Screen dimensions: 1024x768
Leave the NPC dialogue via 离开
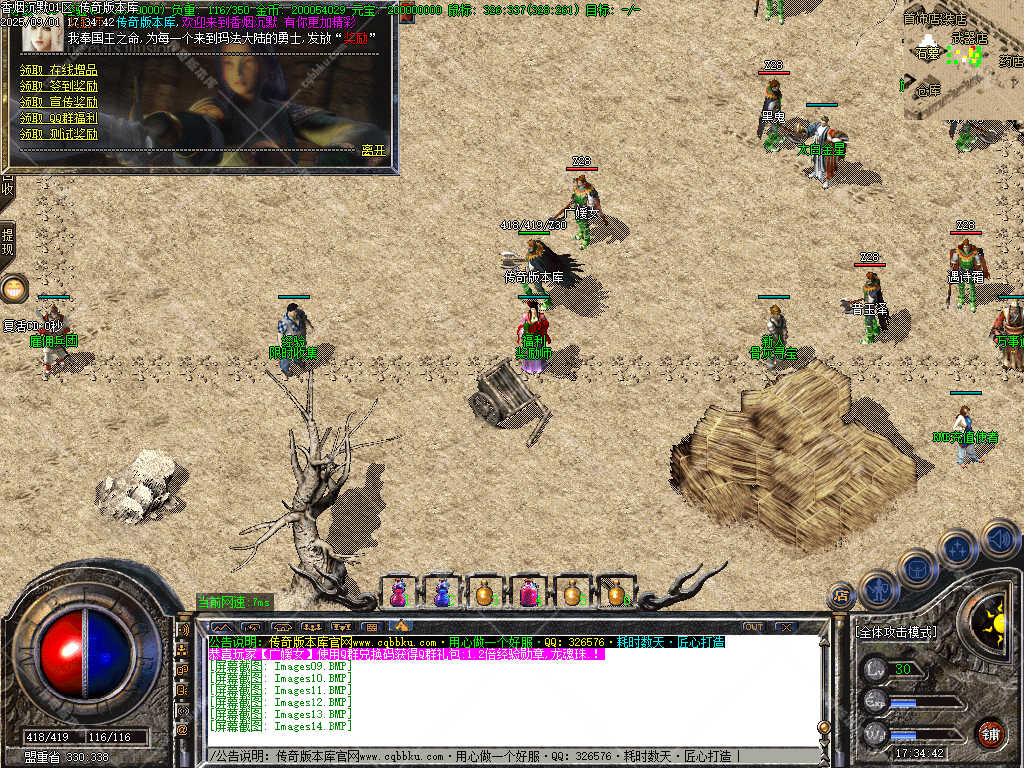pos(373,150)
